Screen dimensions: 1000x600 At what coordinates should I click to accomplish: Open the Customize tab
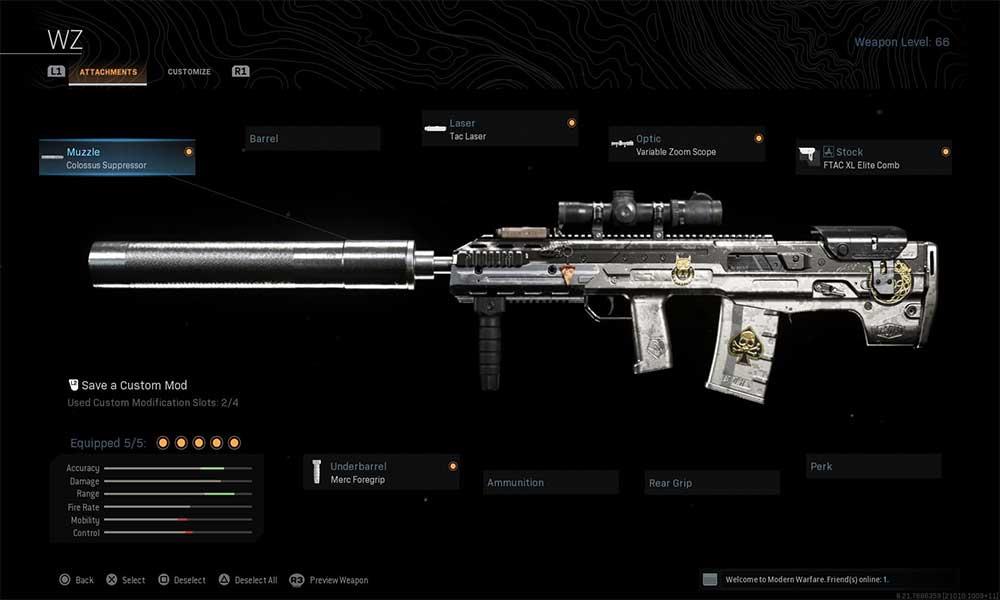189,72
